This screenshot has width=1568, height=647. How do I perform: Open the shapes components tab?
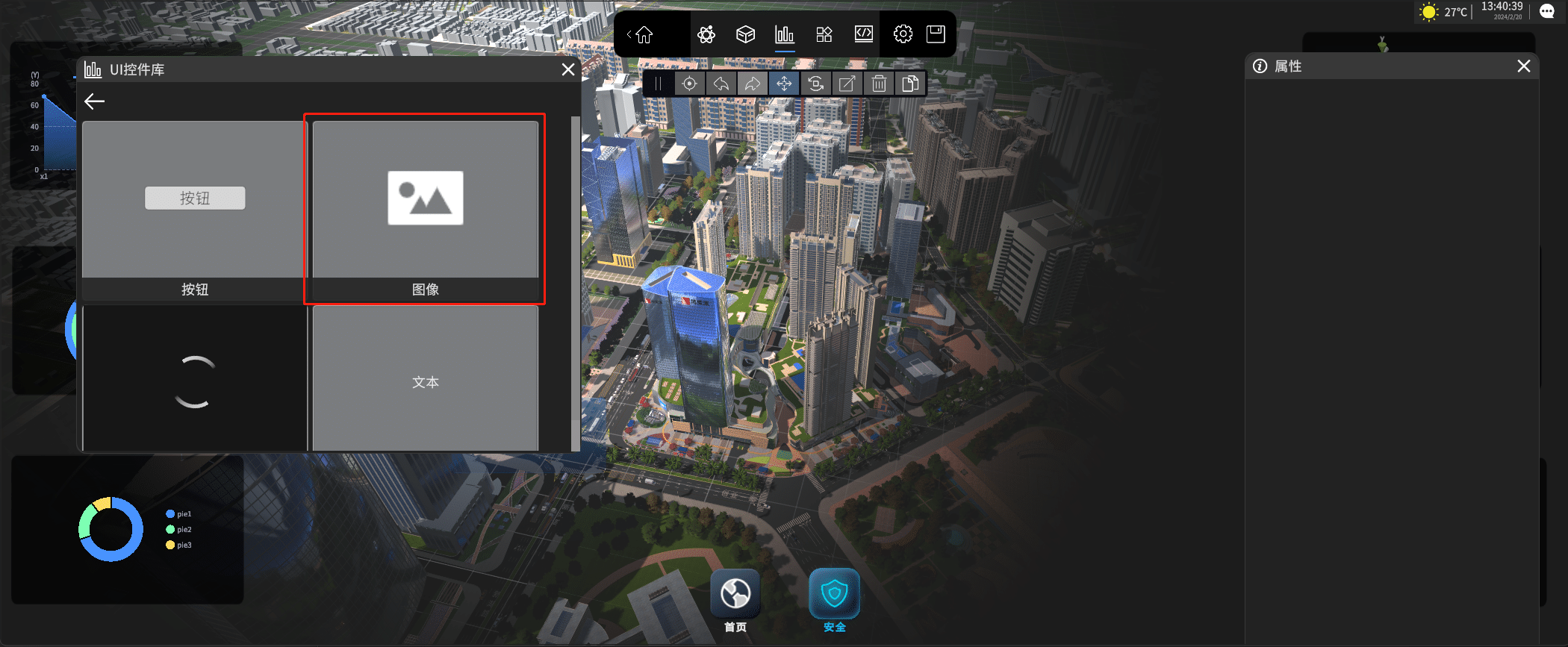tap(824, 34)
